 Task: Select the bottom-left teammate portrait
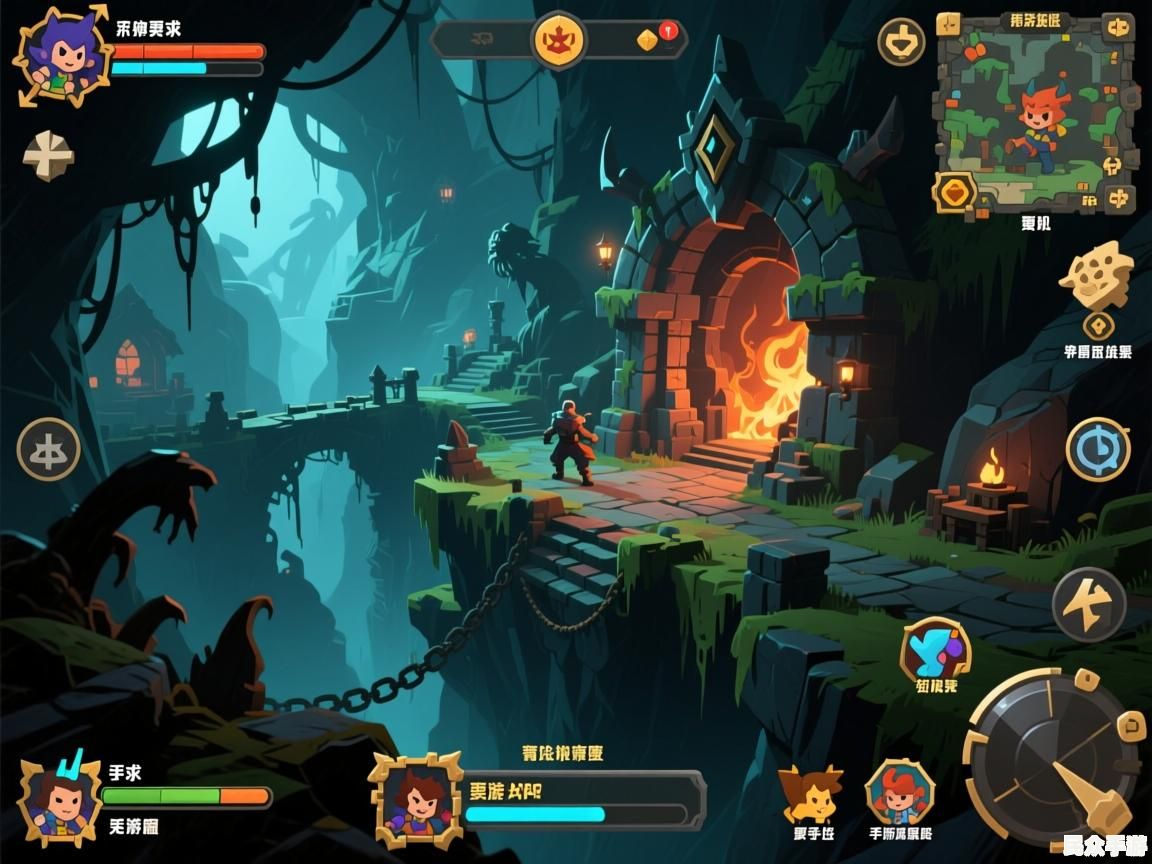[60, 802]
